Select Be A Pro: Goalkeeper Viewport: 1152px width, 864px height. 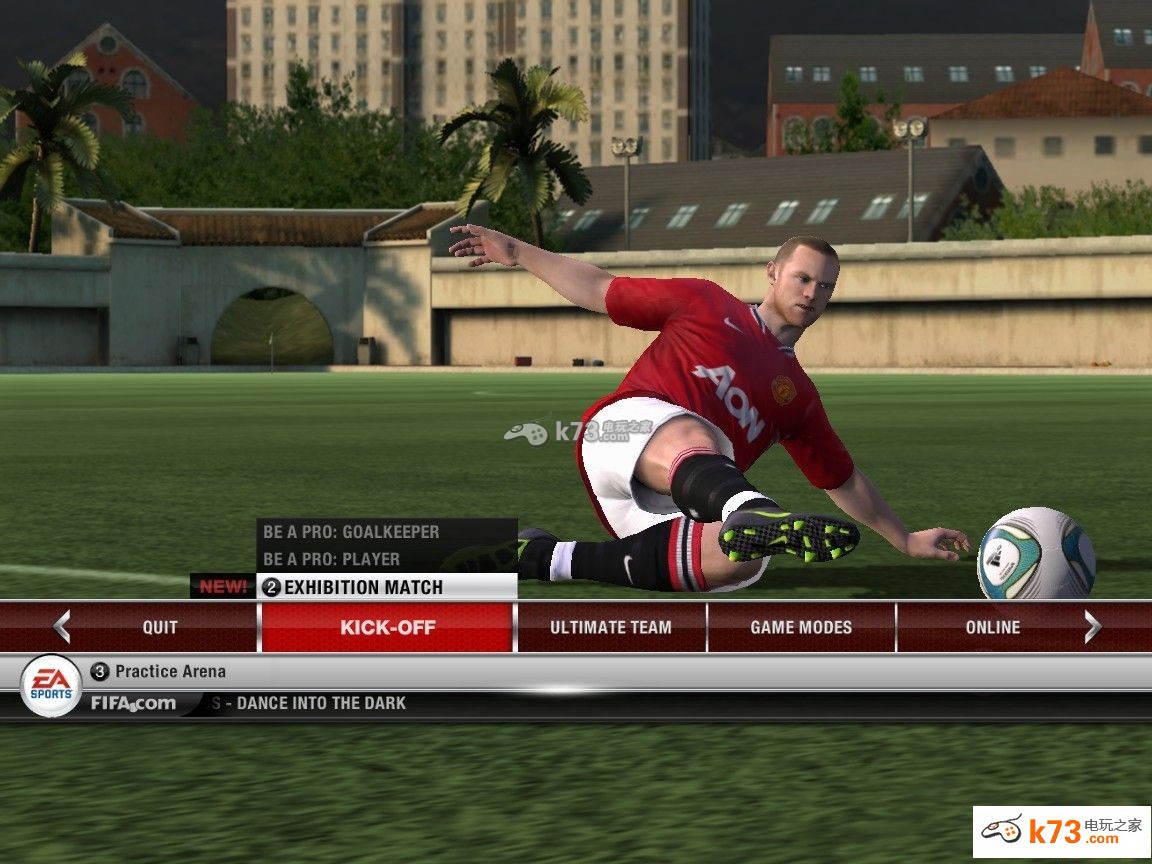click(x=351, y=532)
